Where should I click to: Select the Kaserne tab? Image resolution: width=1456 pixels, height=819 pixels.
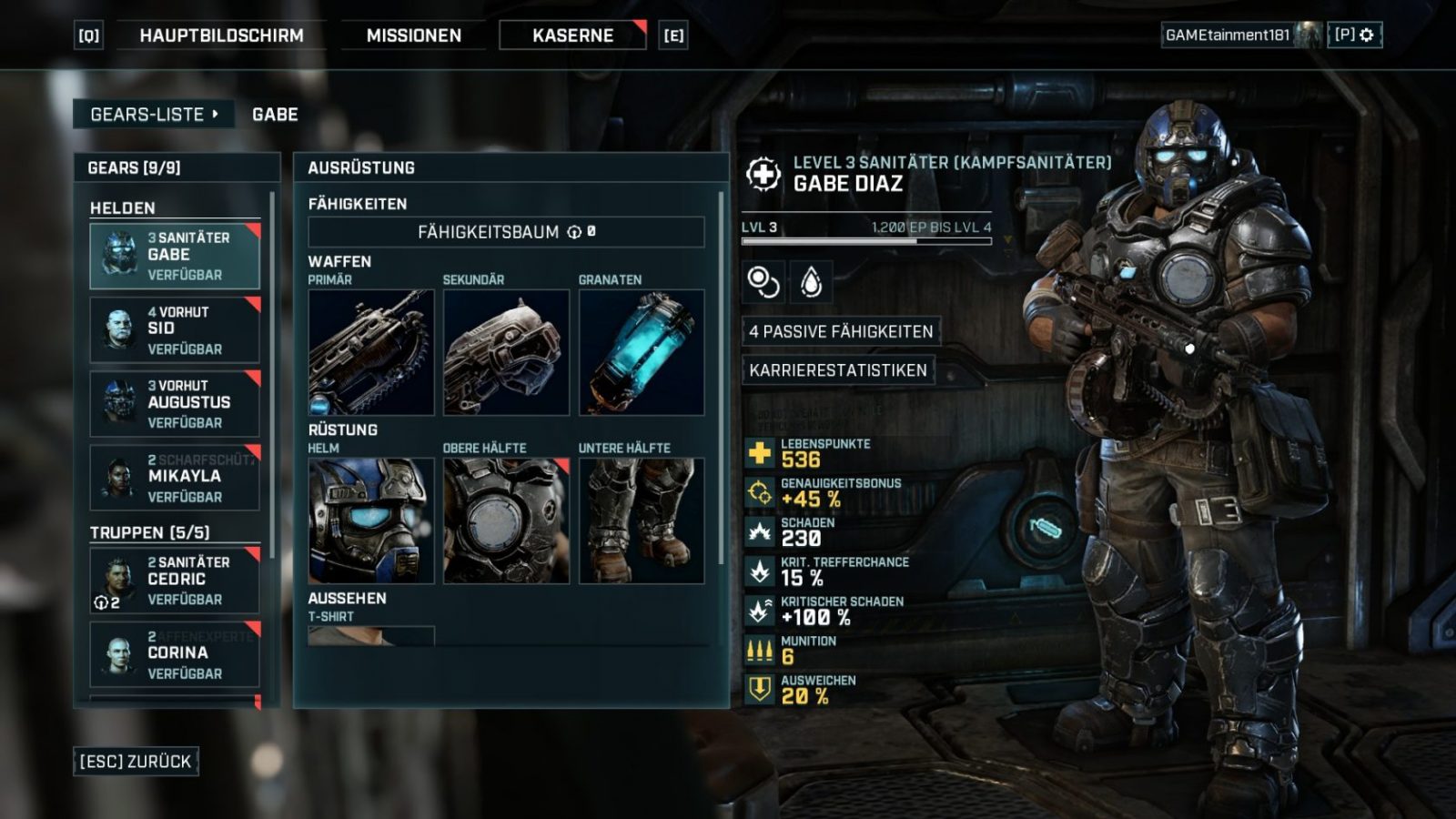pyautogui.click(x=572, y=35)
